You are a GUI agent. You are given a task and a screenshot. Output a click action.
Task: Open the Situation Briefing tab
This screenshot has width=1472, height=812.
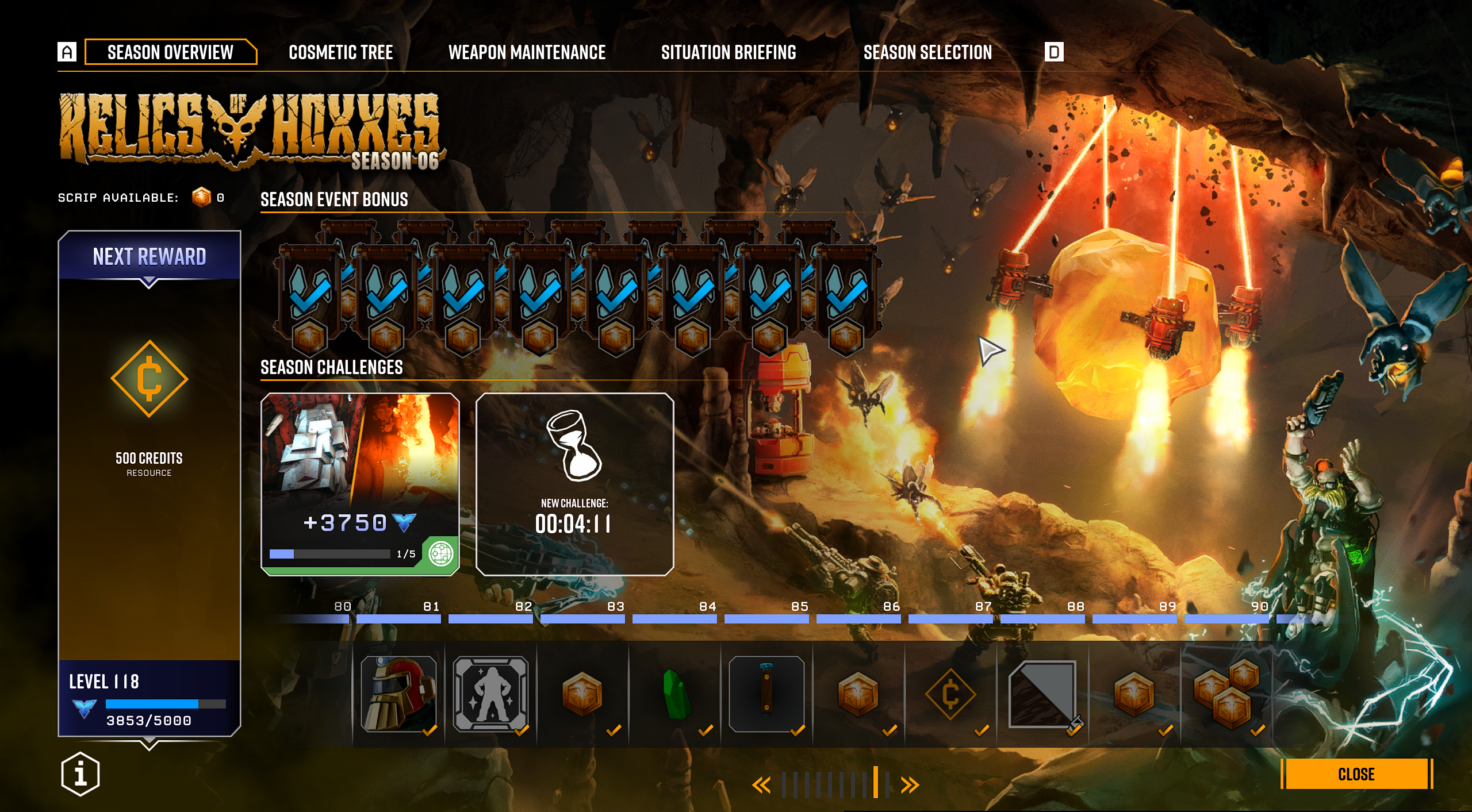pyautogui.click(x=729, y=52)
